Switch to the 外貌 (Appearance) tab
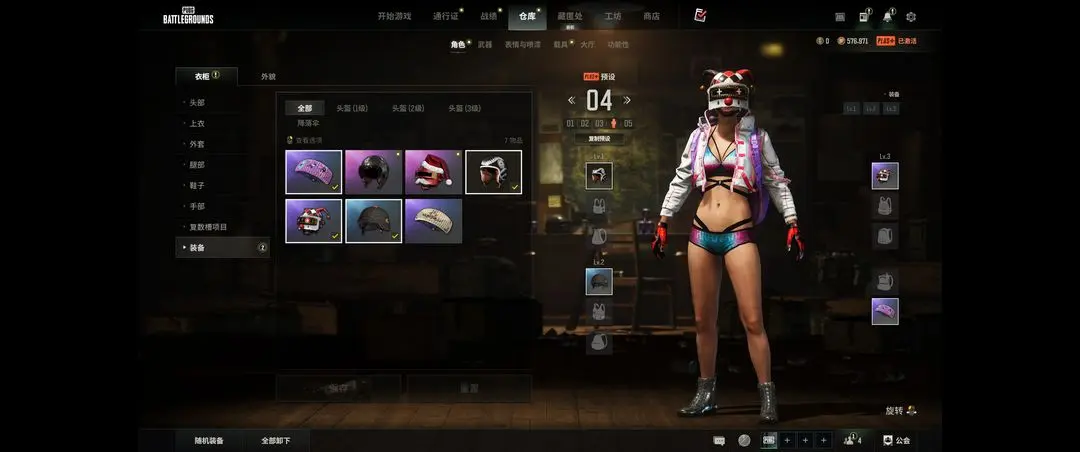This screenshot has width=1080, height=452. pyautogui.click(x=268, y=76)
